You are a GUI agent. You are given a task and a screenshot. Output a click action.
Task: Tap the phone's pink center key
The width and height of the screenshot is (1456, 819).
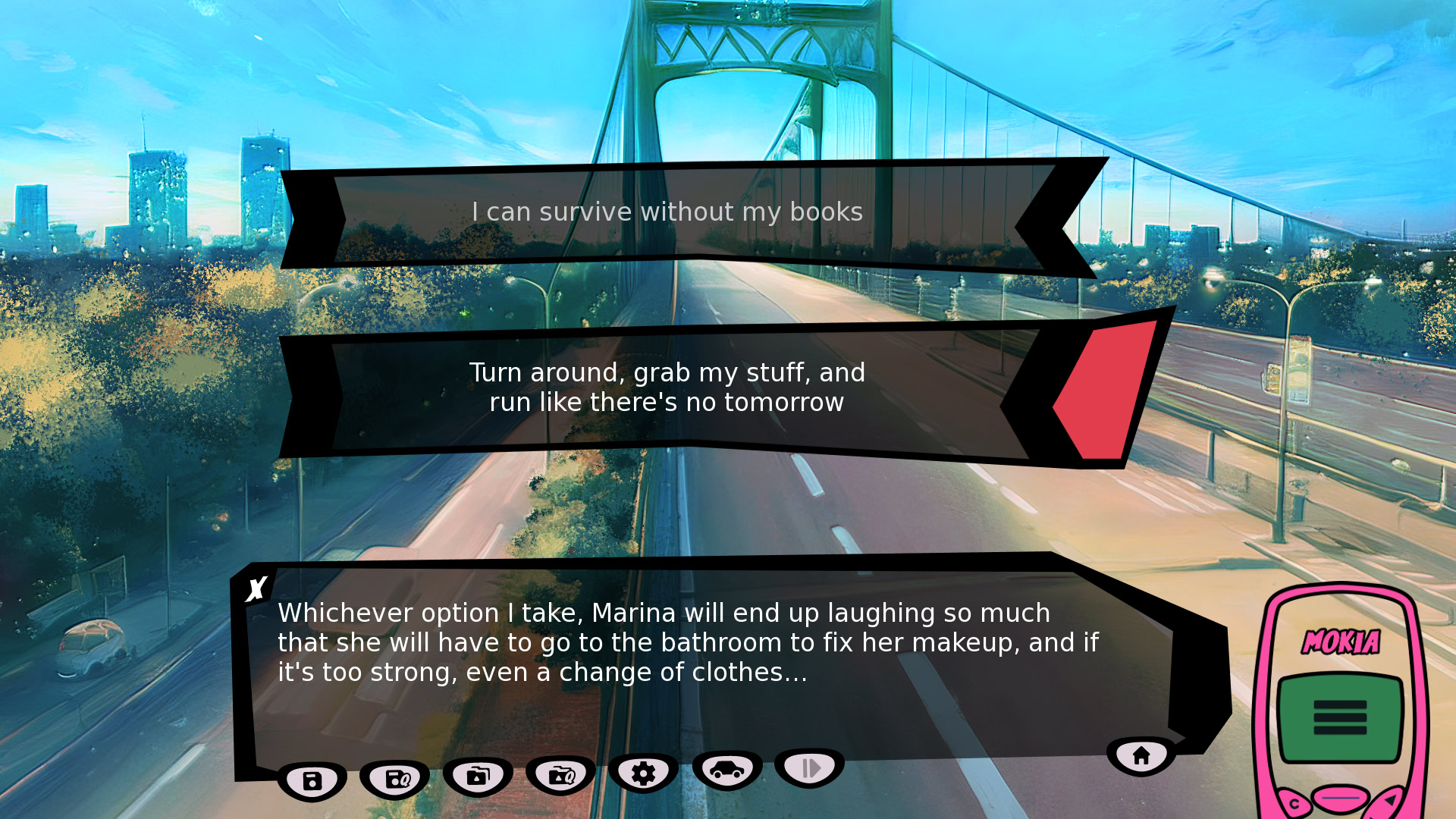(x=1341, y=799)
